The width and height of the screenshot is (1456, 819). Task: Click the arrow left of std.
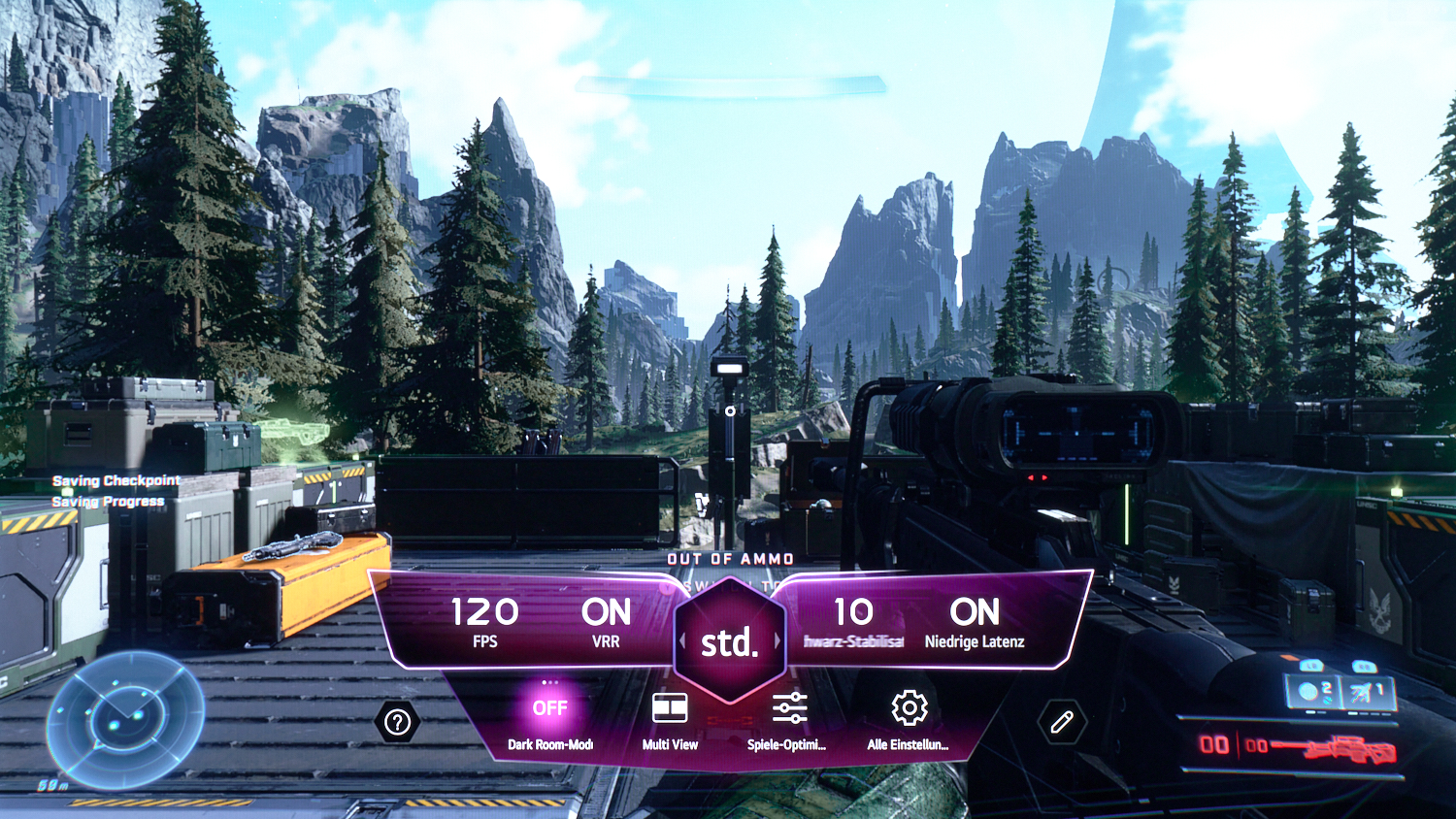click(682, 641)
